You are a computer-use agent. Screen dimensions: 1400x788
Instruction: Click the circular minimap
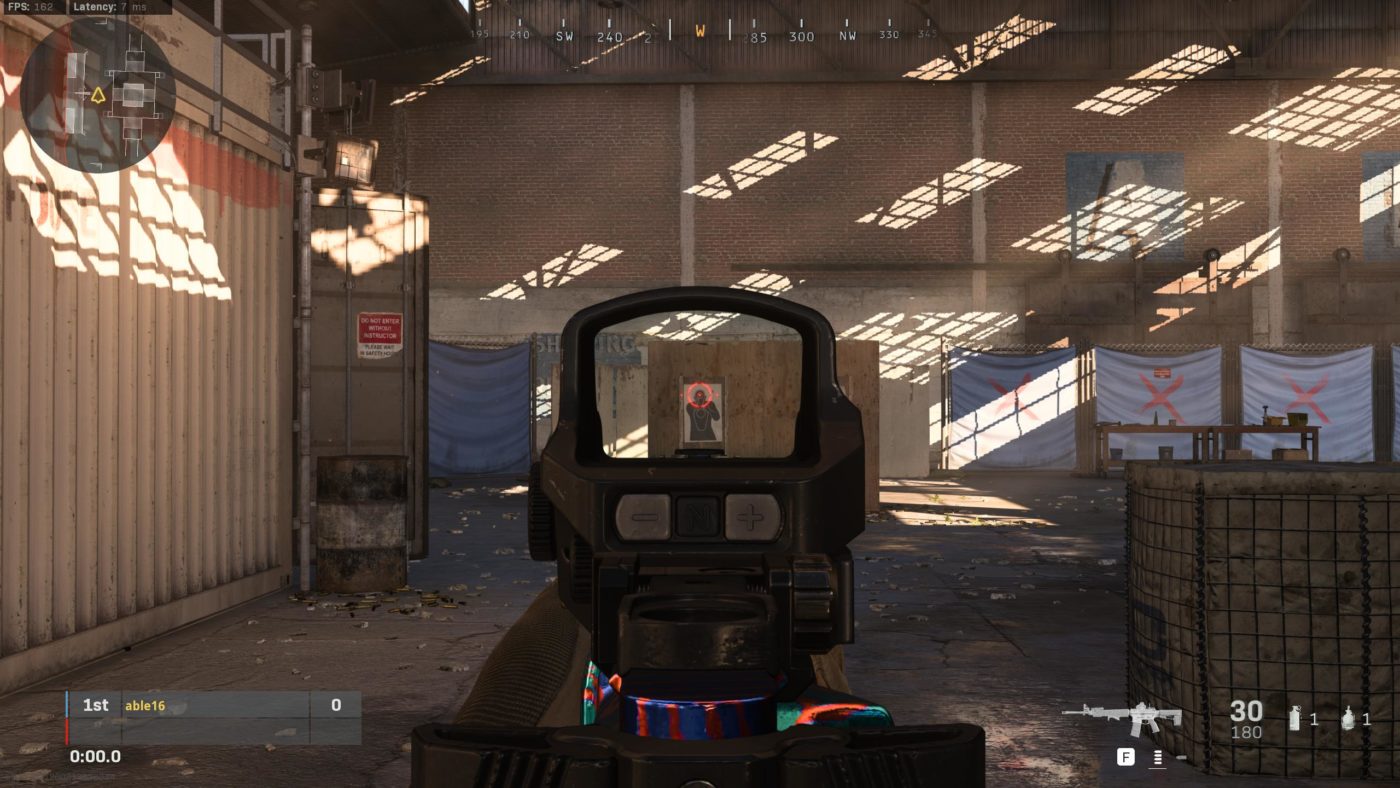point(97,95)
